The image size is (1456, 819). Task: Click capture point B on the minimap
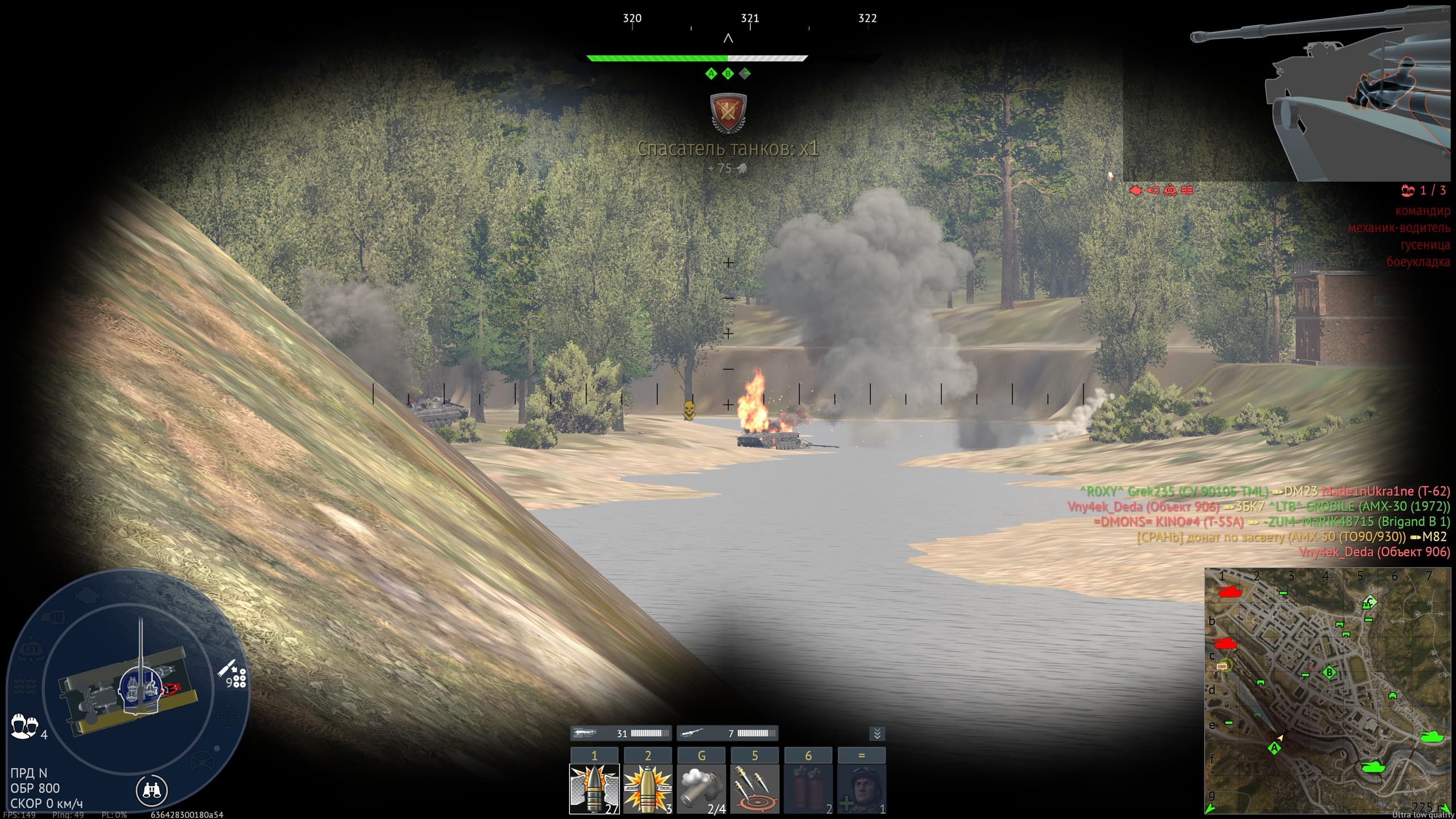click(x=1329, y=673)
